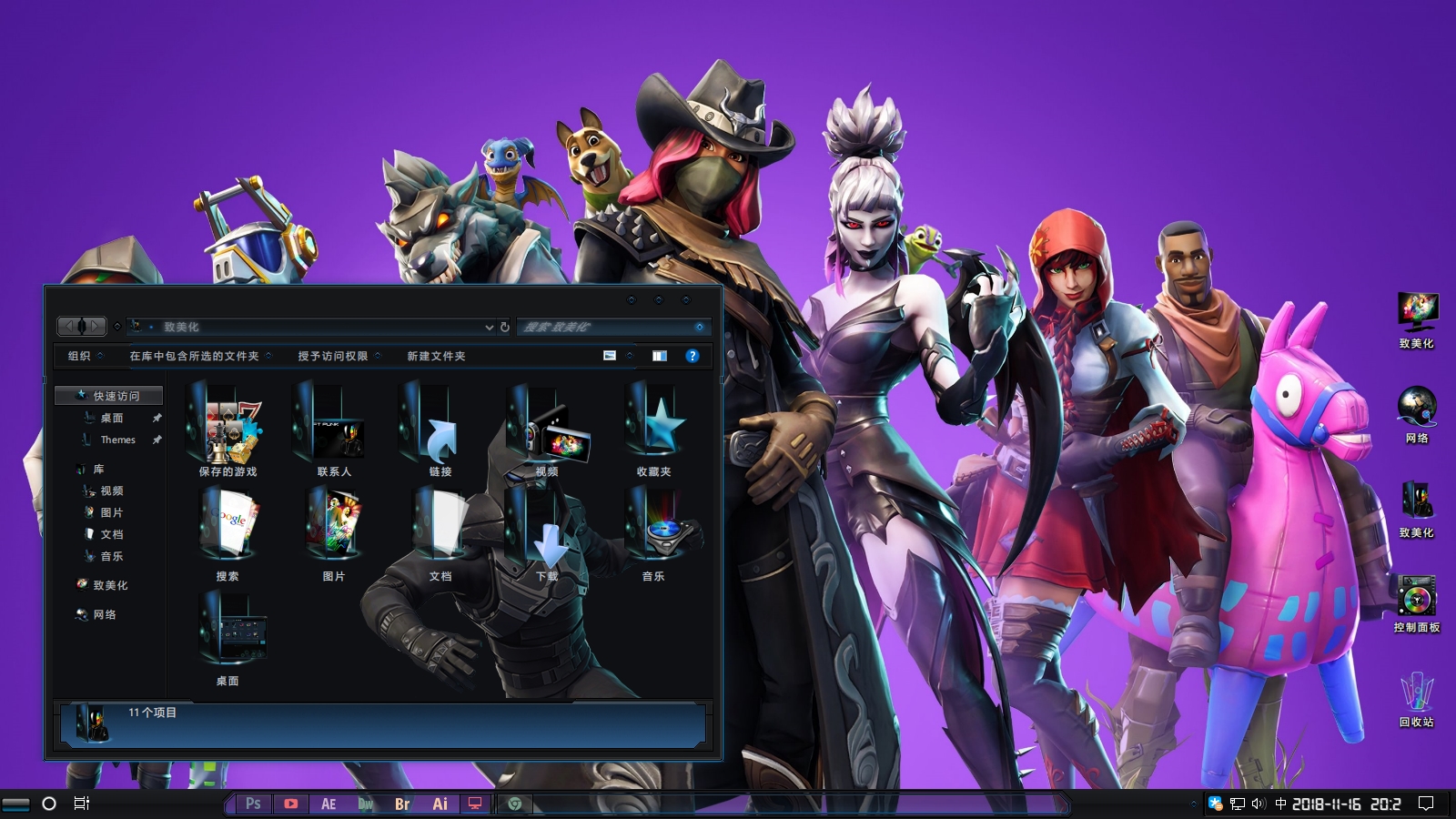Open the 控制面板 desktop icon

(1417, 602)
